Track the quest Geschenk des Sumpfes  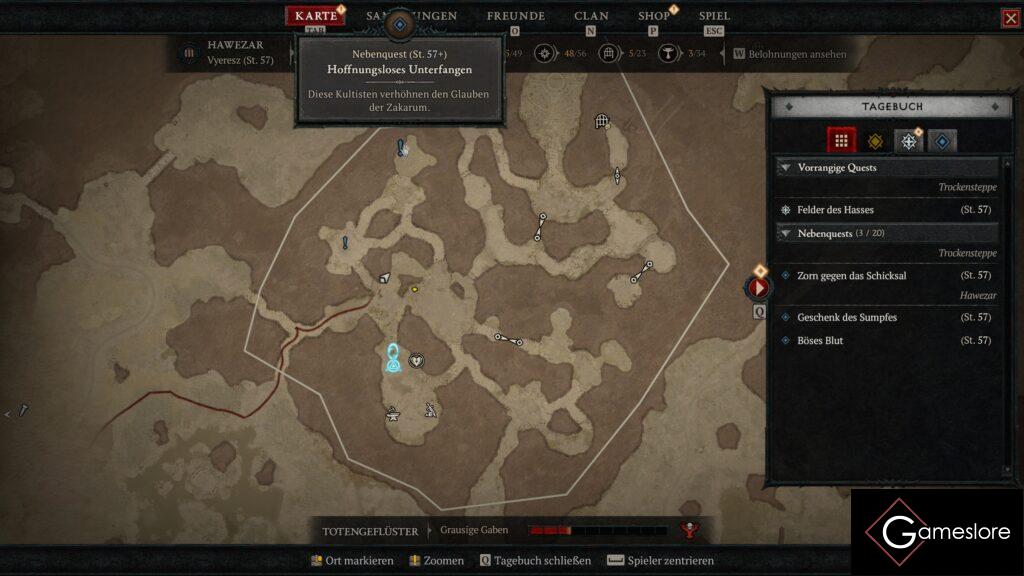[846, 317]
